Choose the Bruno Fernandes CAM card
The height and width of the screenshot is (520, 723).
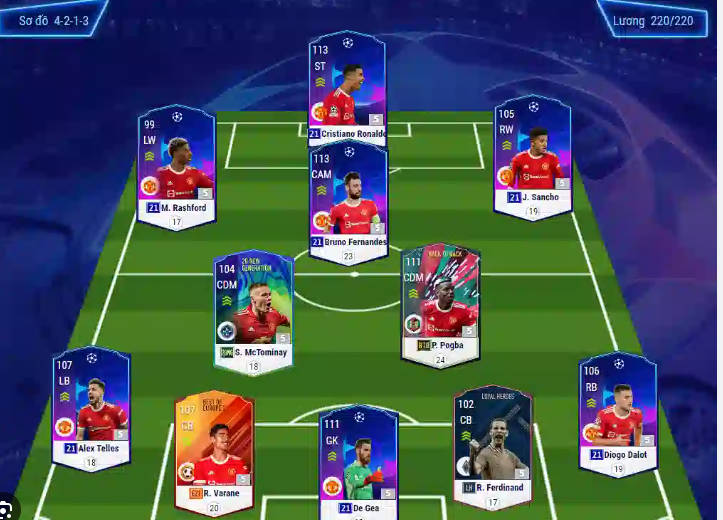pos(348,198)
